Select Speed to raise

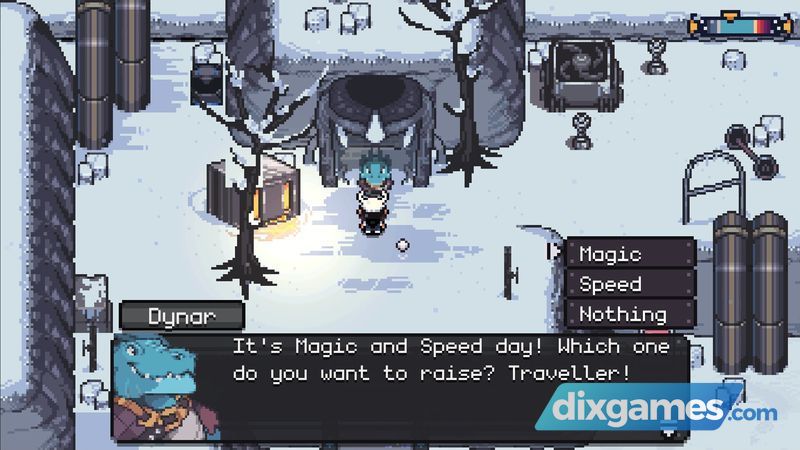[x=629, y=284]
